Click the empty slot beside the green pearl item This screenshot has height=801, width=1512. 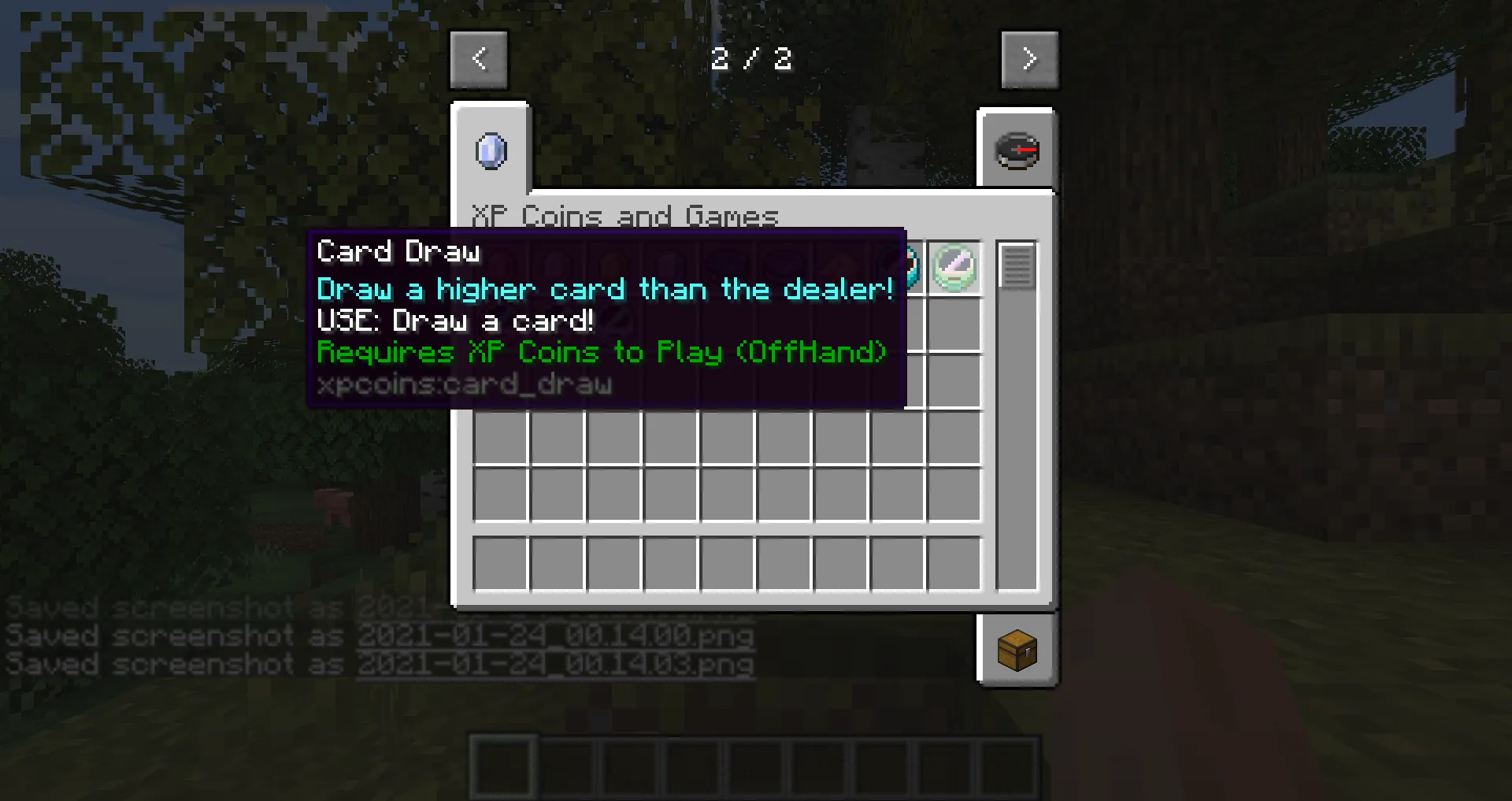click(953, 324)
